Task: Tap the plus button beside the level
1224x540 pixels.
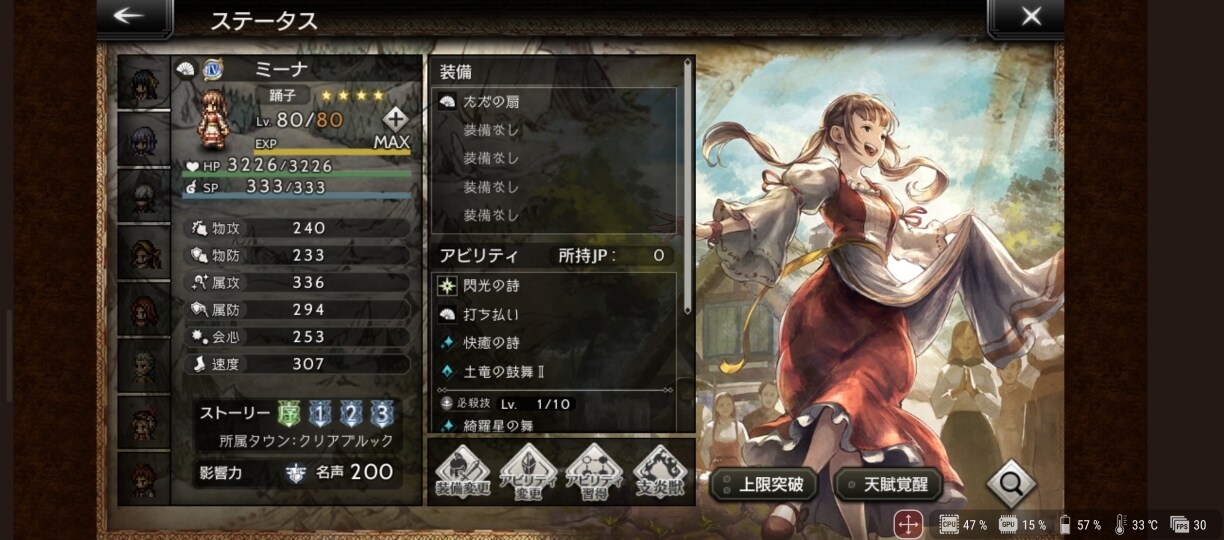Action: (395, 119)
